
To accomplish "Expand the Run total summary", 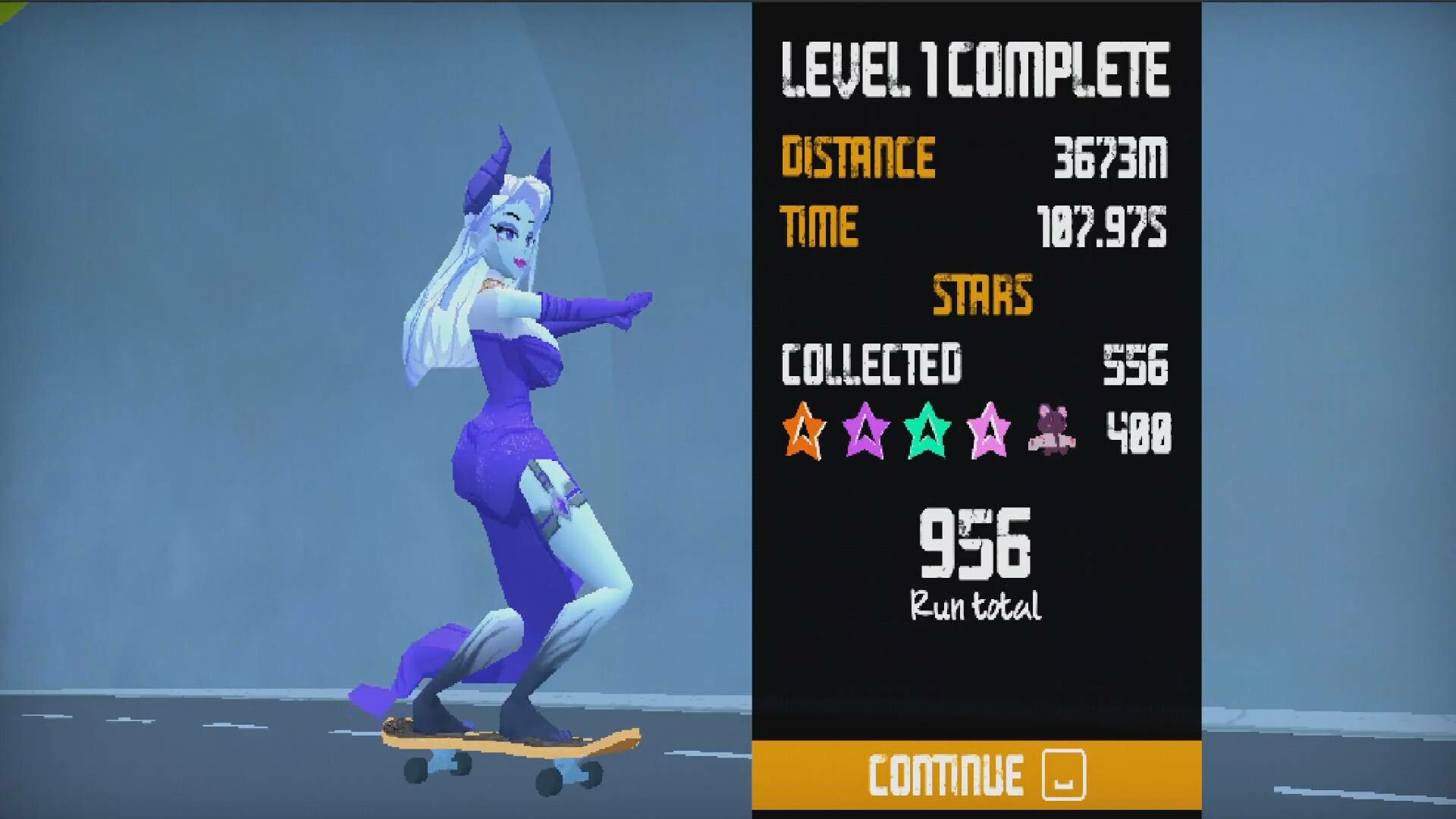I will click(x=974, y=605).
